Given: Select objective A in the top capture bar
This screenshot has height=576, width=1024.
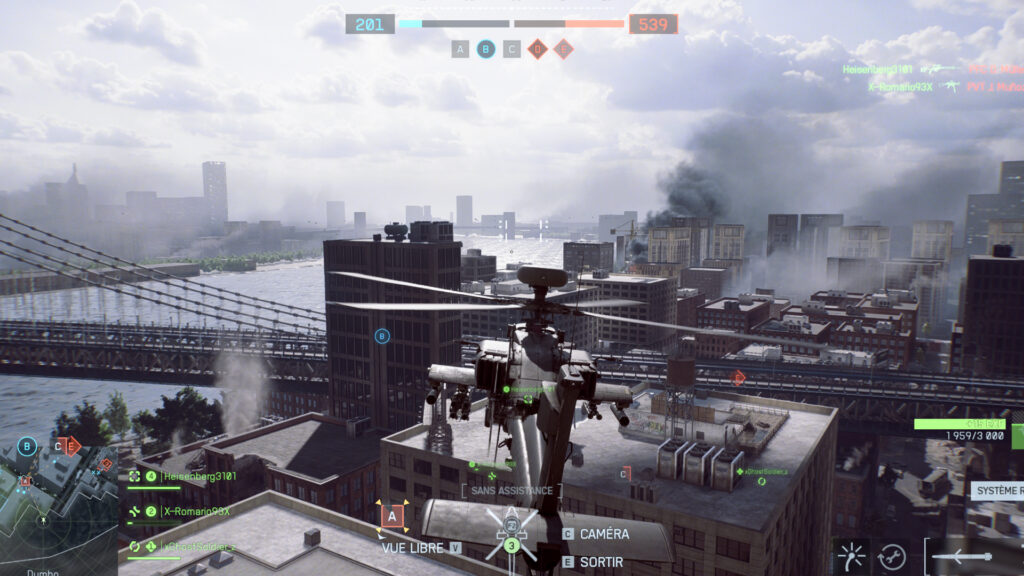Looking at the screenshot, I should pos(460,48).
